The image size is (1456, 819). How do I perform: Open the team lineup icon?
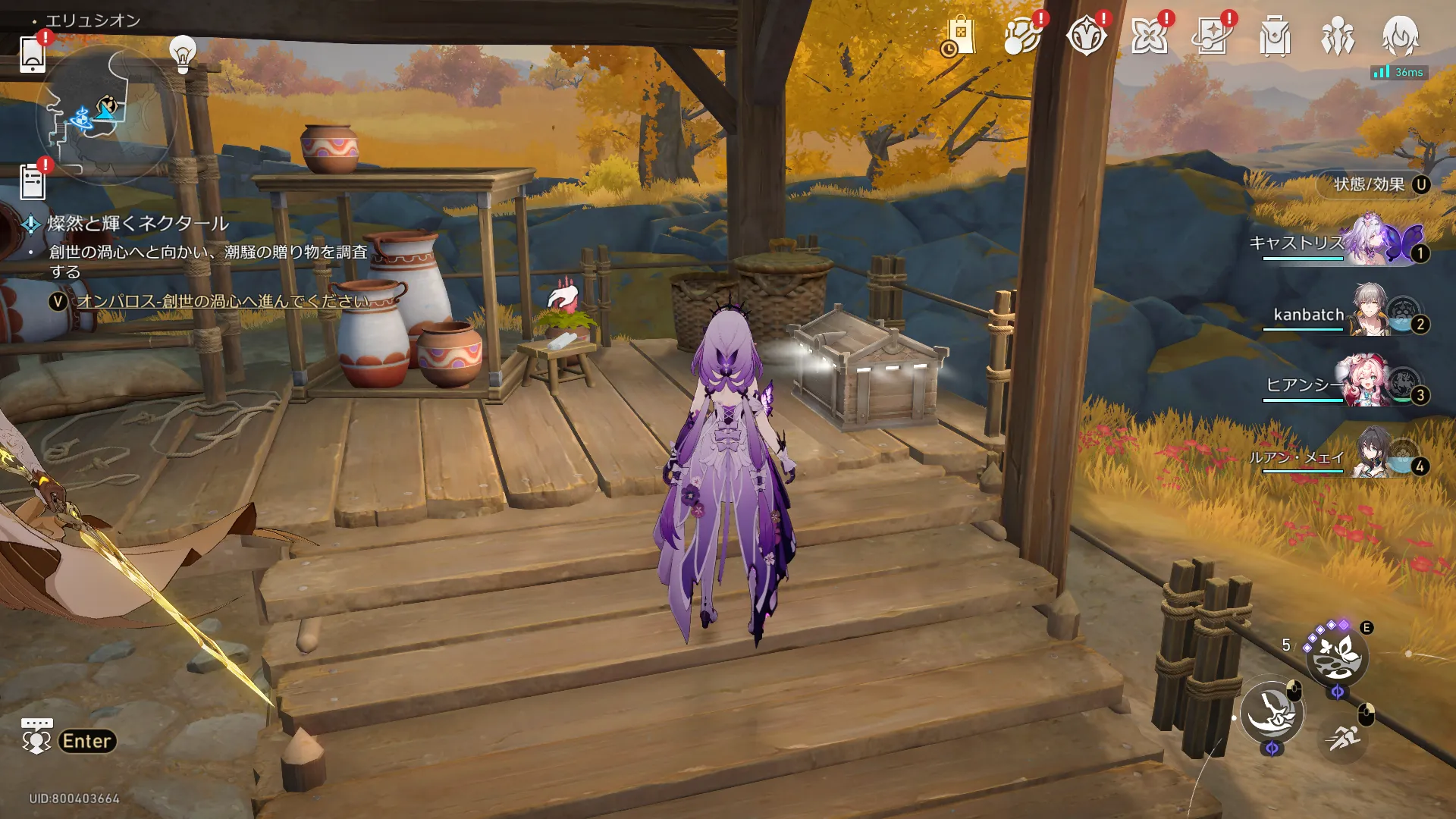click(x=1338, y=36)
